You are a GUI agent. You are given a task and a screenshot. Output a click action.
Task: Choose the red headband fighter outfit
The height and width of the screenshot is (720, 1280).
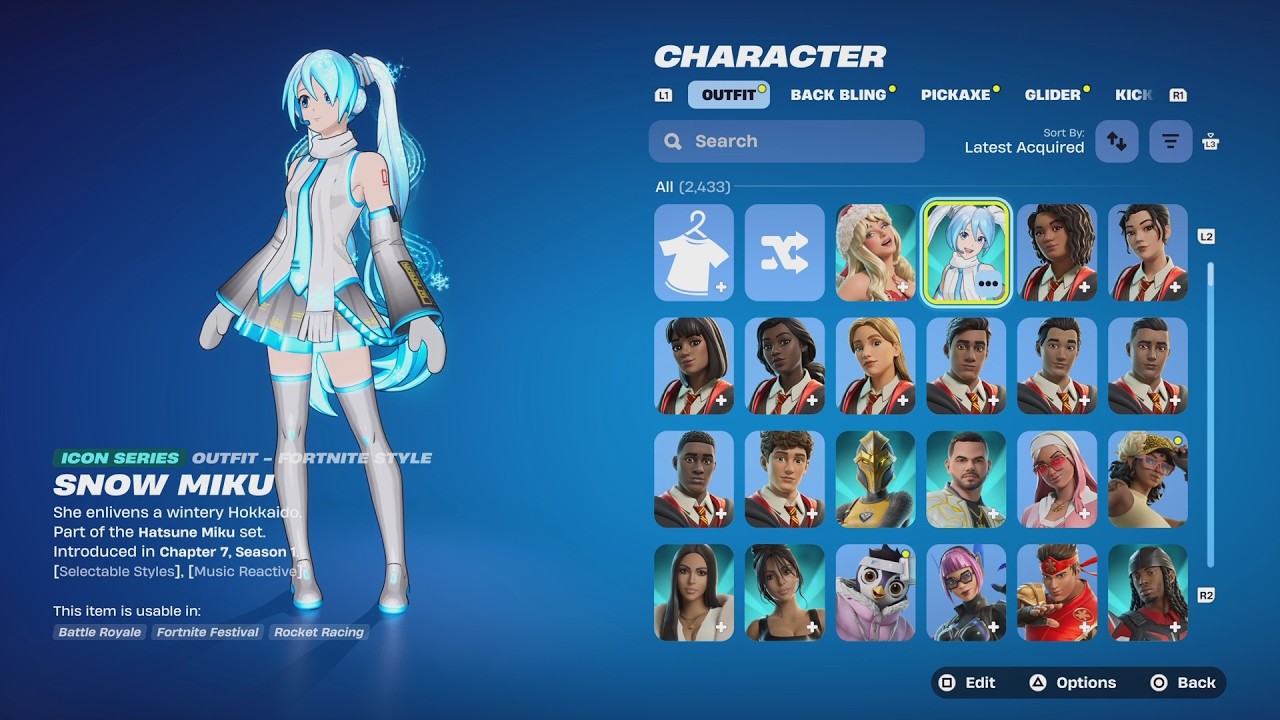click(x=1057, y=592)
